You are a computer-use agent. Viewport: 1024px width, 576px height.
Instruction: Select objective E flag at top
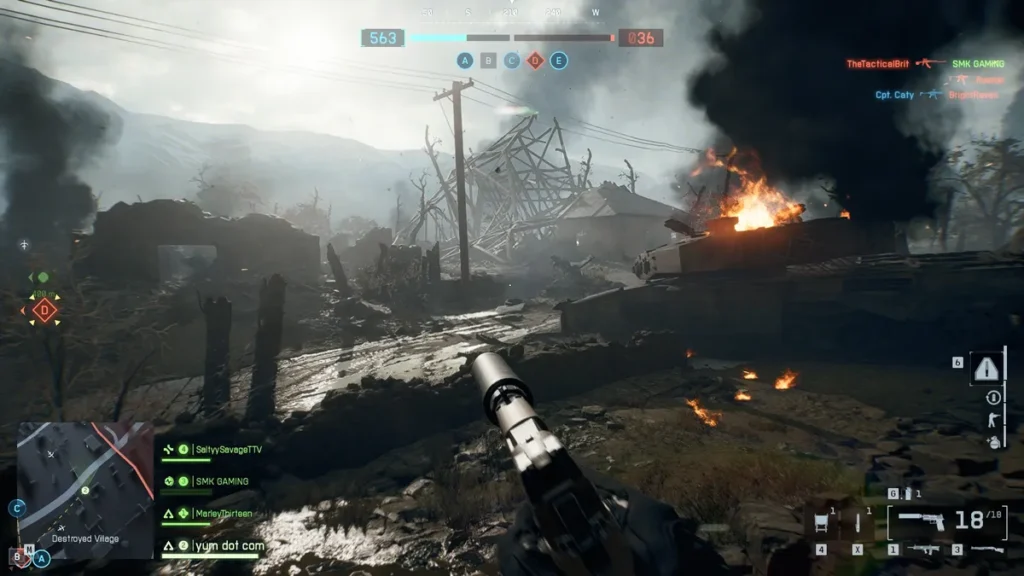click(559, 60)
